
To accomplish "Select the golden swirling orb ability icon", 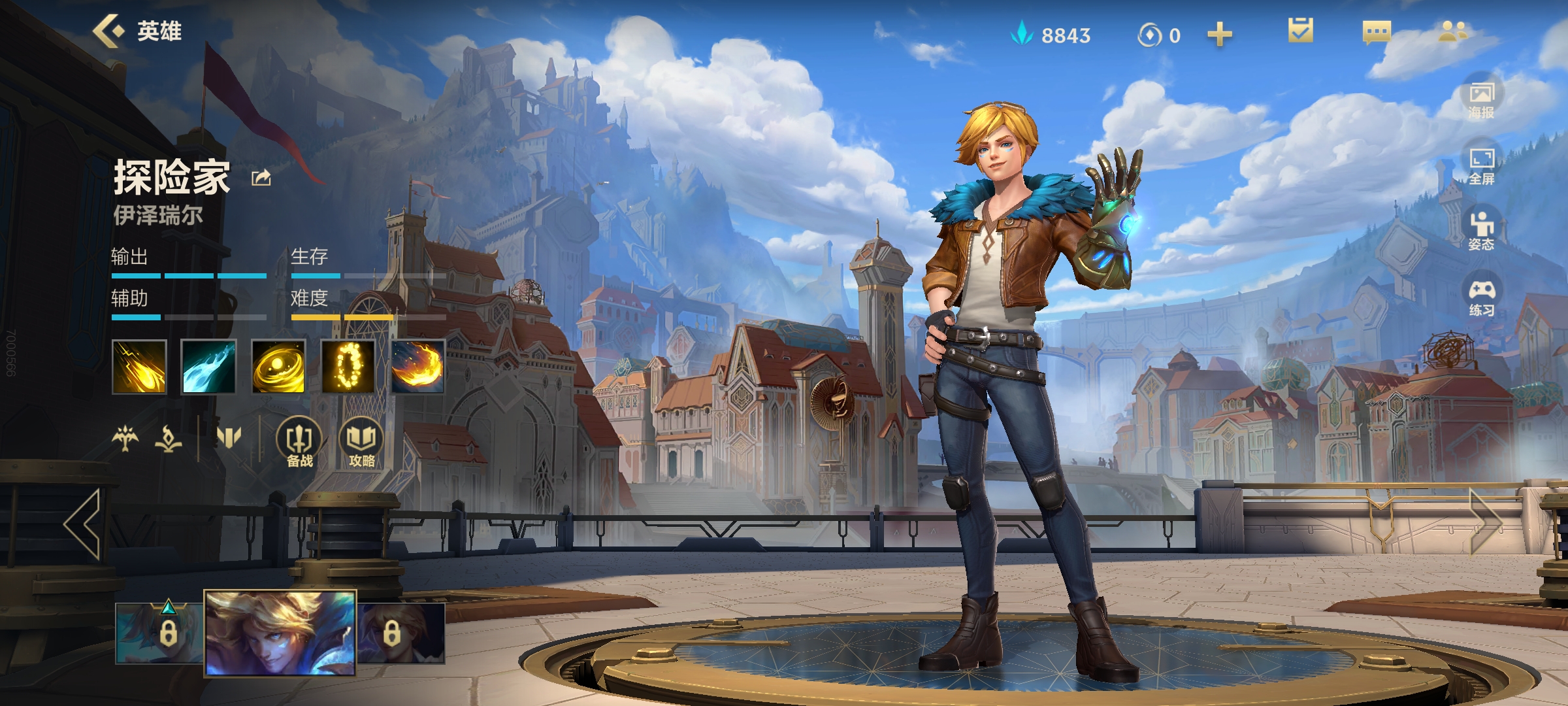I will pos(278,367).
